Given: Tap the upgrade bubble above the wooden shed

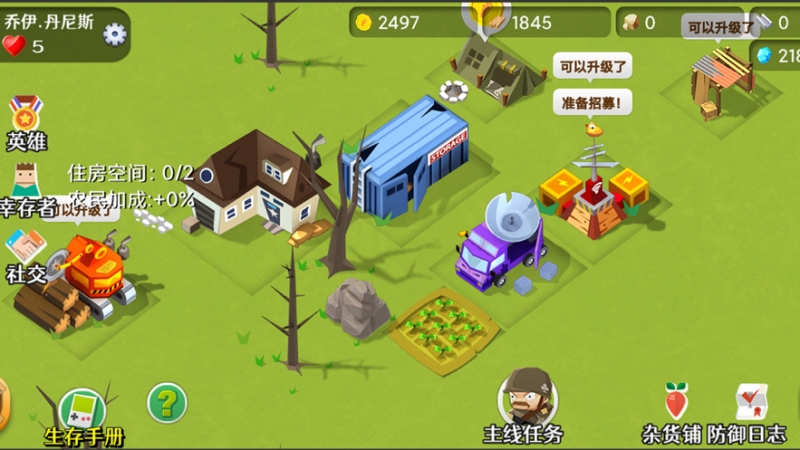Looking at the screenshot, I should pyautogui.click(x=719, y=27).
